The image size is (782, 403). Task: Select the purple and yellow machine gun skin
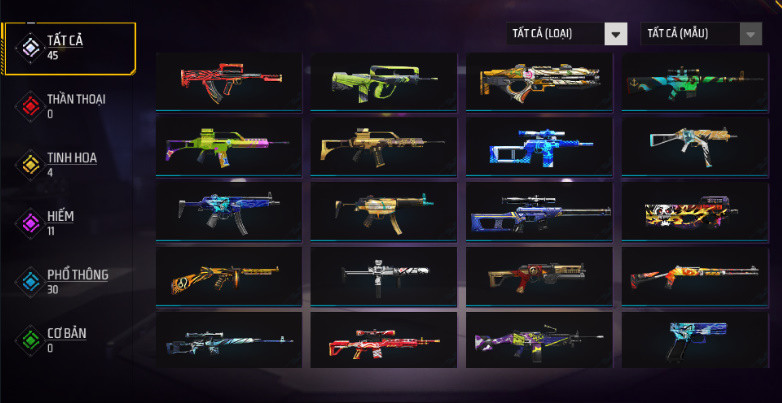pyautogui.click(x=539, y=340)
